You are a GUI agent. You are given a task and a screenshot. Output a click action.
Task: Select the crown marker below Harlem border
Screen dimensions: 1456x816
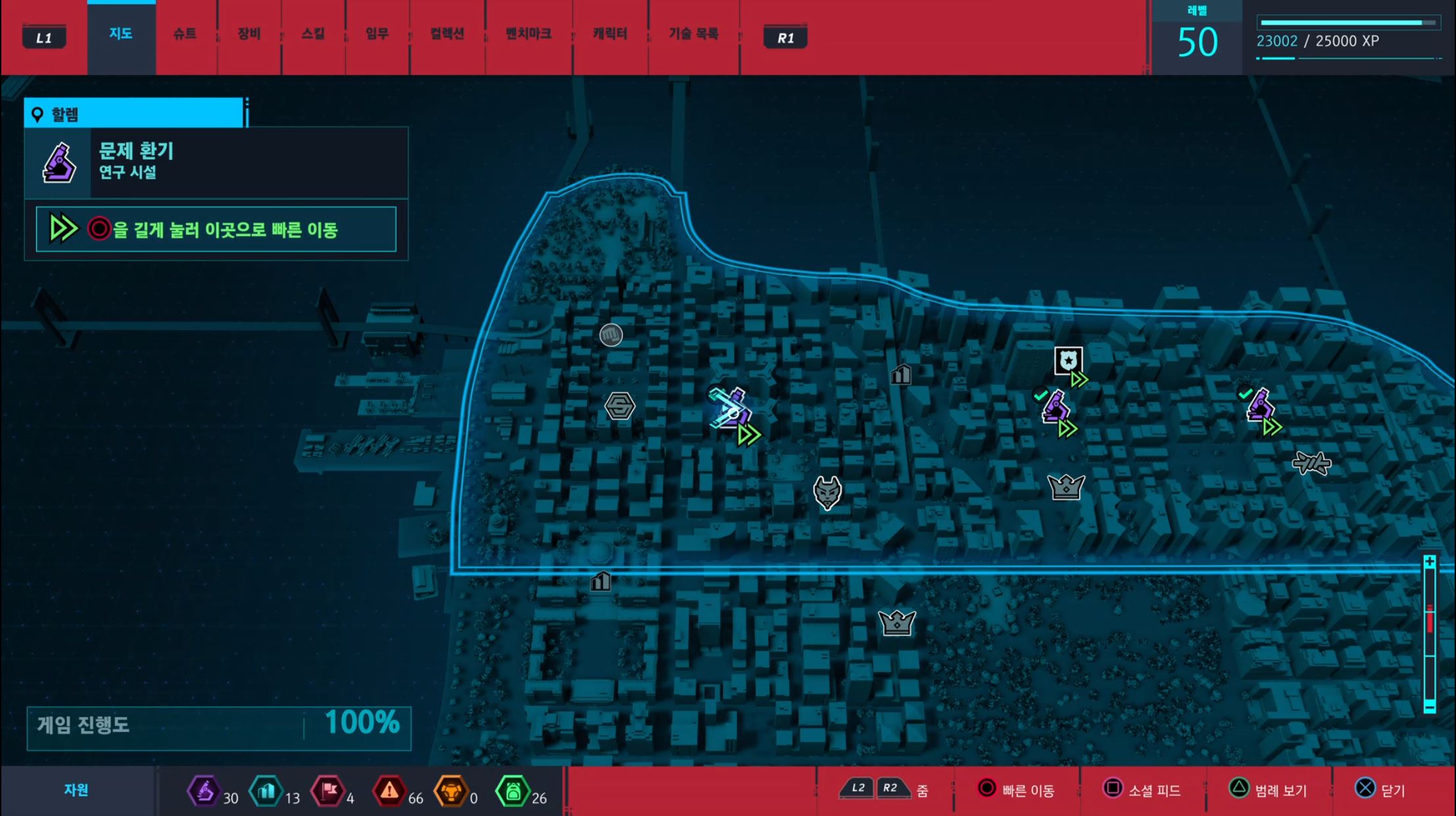coord(896,622)
